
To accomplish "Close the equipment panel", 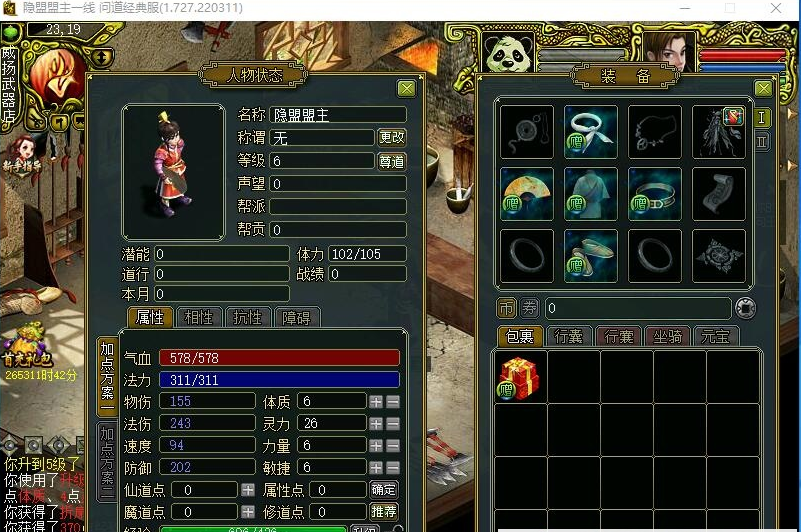I will 763,88.
